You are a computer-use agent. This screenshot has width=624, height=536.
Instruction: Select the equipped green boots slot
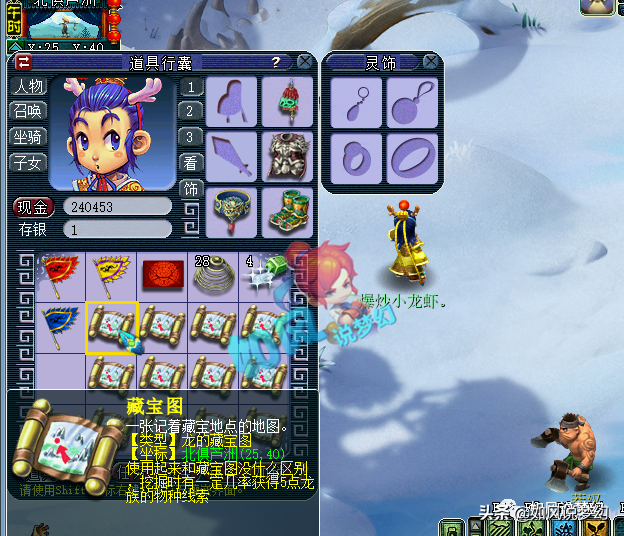pyautogui.click(x=288, y=211)
